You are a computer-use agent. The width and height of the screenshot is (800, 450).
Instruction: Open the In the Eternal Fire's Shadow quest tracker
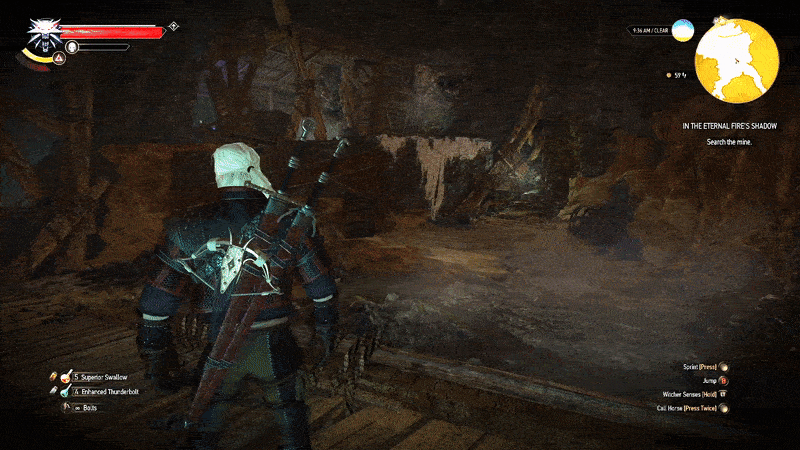729,126
